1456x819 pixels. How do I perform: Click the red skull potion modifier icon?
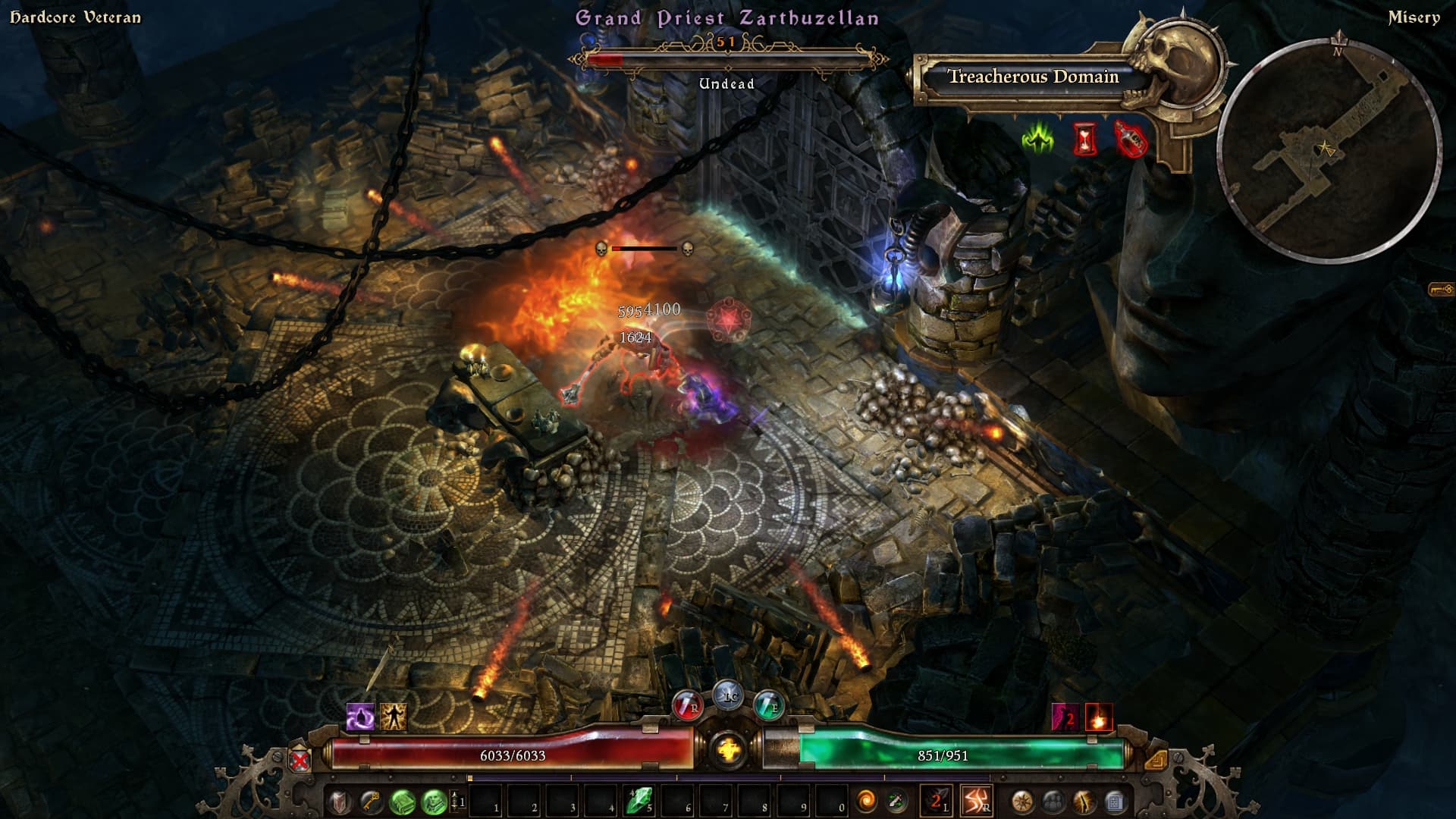click(1130, 140)
